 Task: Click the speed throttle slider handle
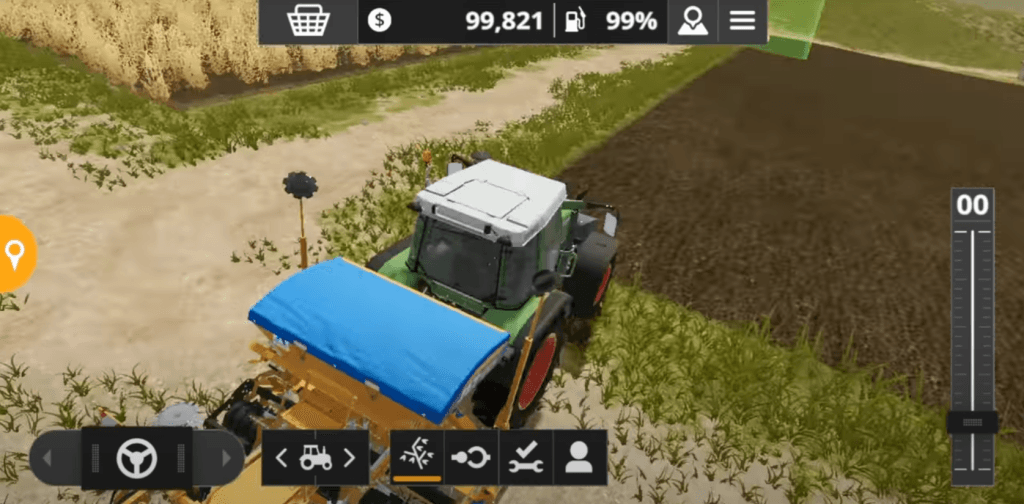pyautogui.click(x=972, y=422)
